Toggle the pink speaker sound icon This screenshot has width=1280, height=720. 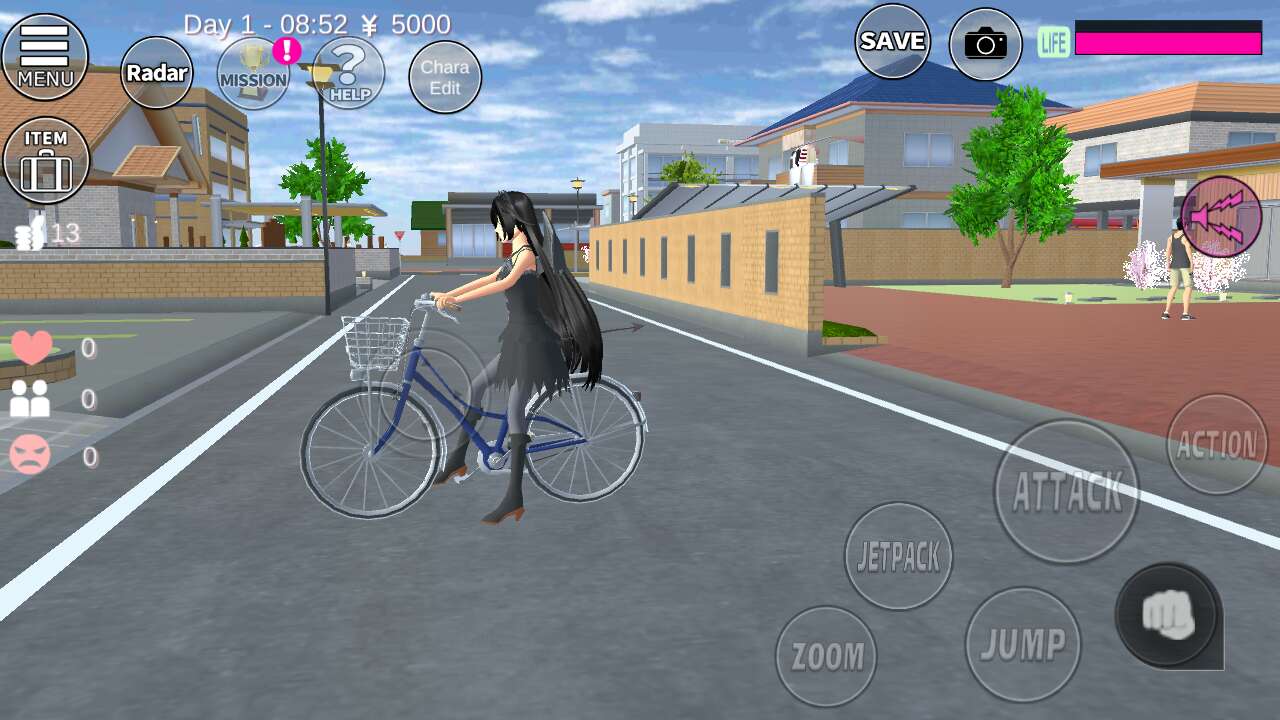[1221, 217]
